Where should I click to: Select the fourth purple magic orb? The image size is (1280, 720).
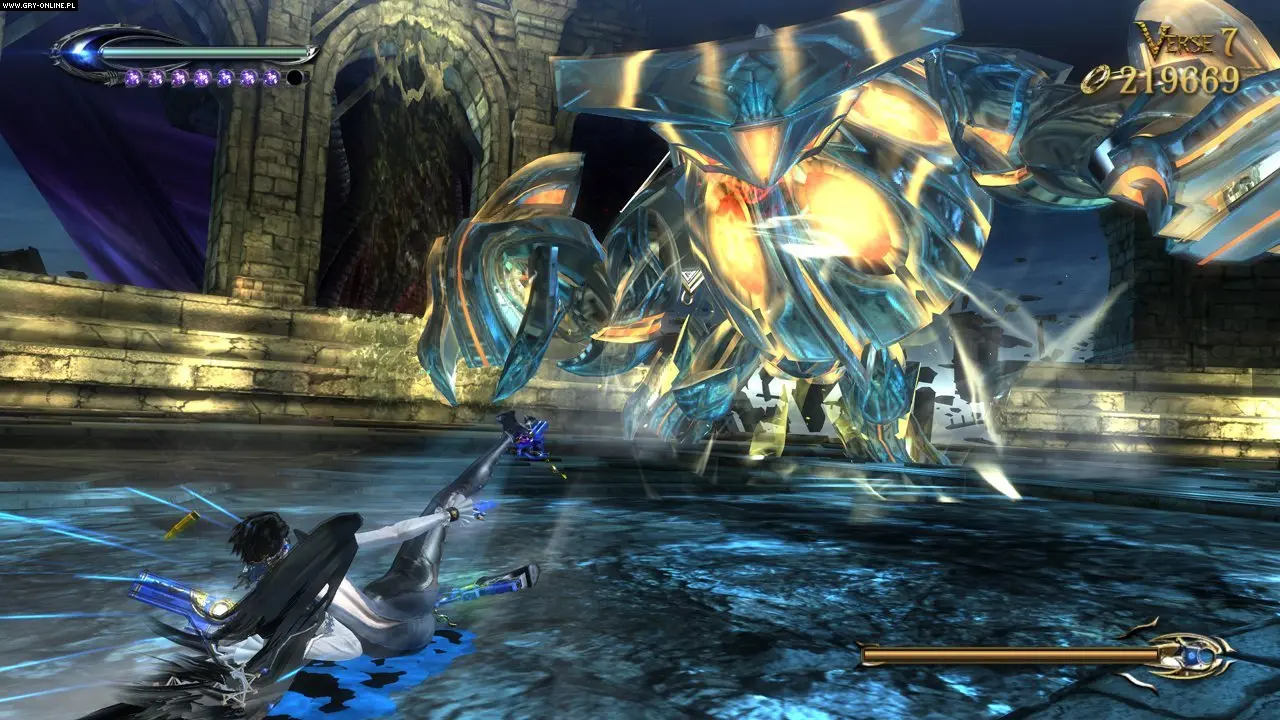[x=203, y=77]
